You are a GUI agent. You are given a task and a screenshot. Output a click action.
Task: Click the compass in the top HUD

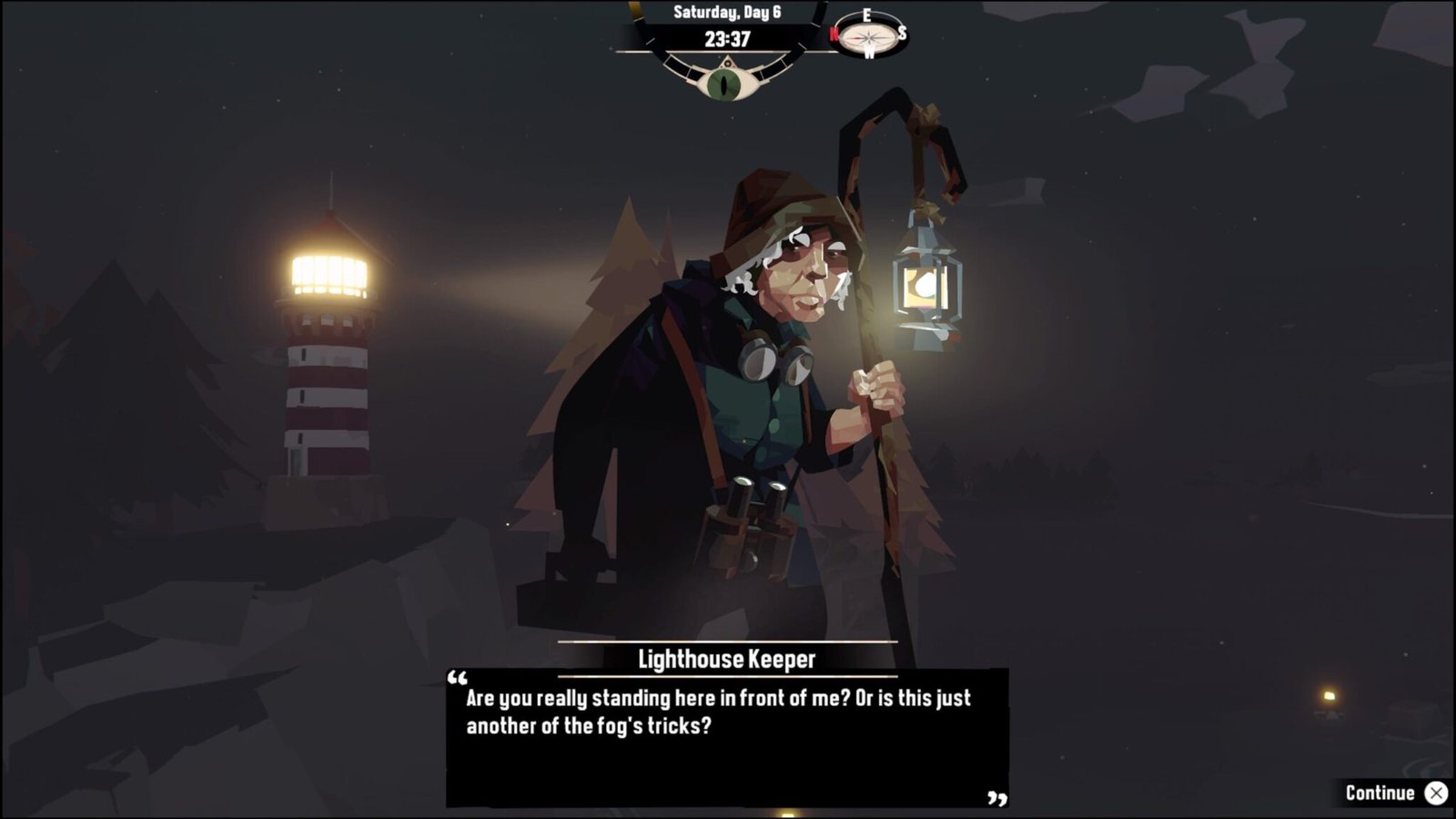pos(868,36)
